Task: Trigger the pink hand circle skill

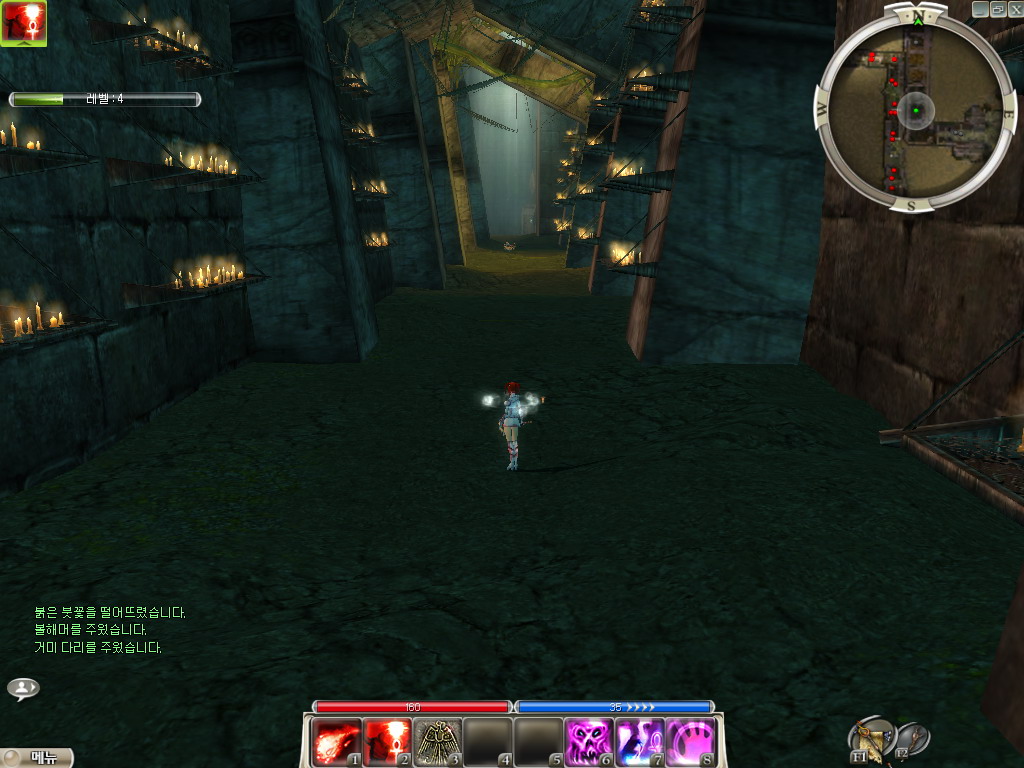Action: [690, 742]
